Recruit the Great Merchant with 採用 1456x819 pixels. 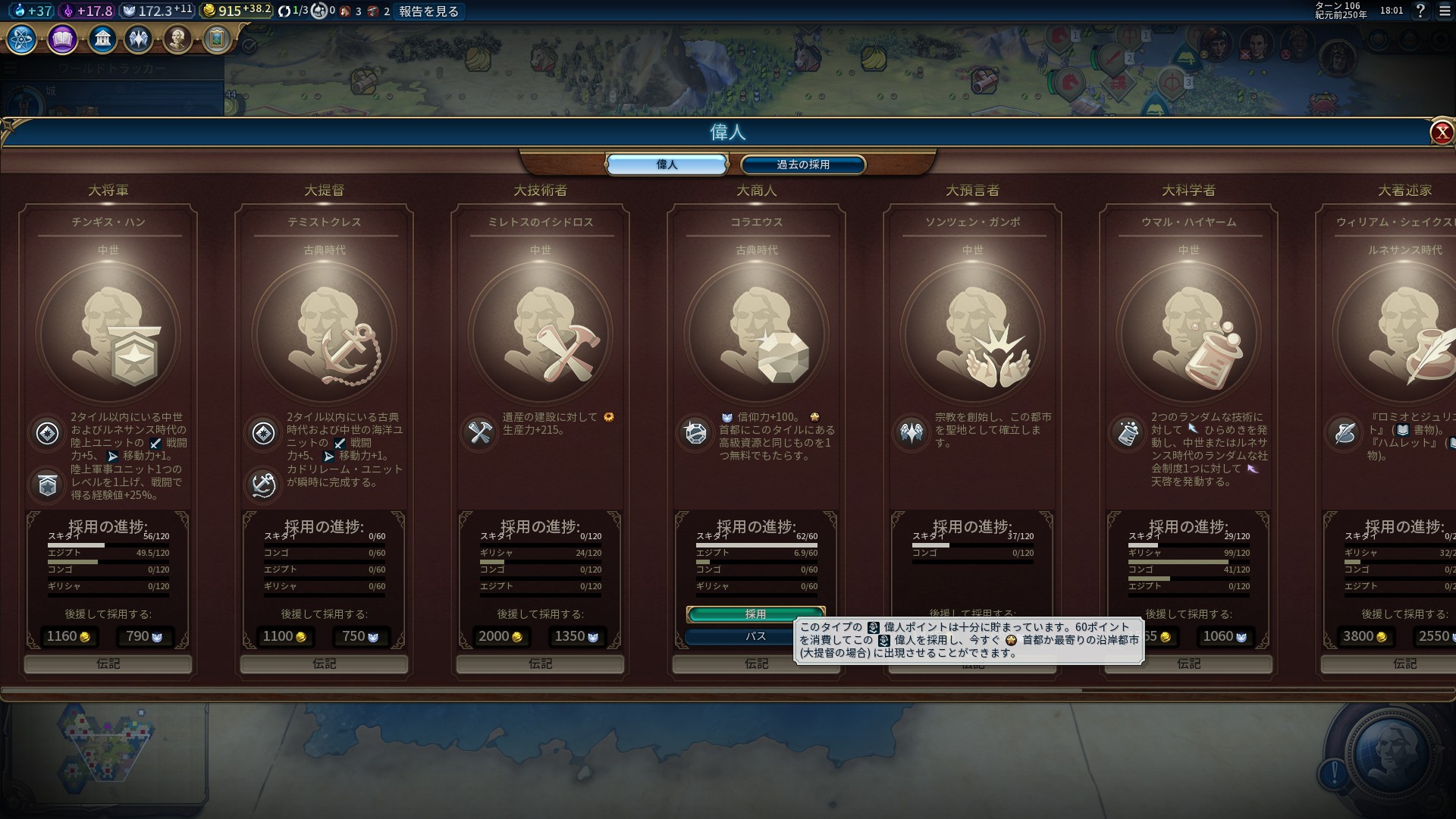[x=755, y=613]
